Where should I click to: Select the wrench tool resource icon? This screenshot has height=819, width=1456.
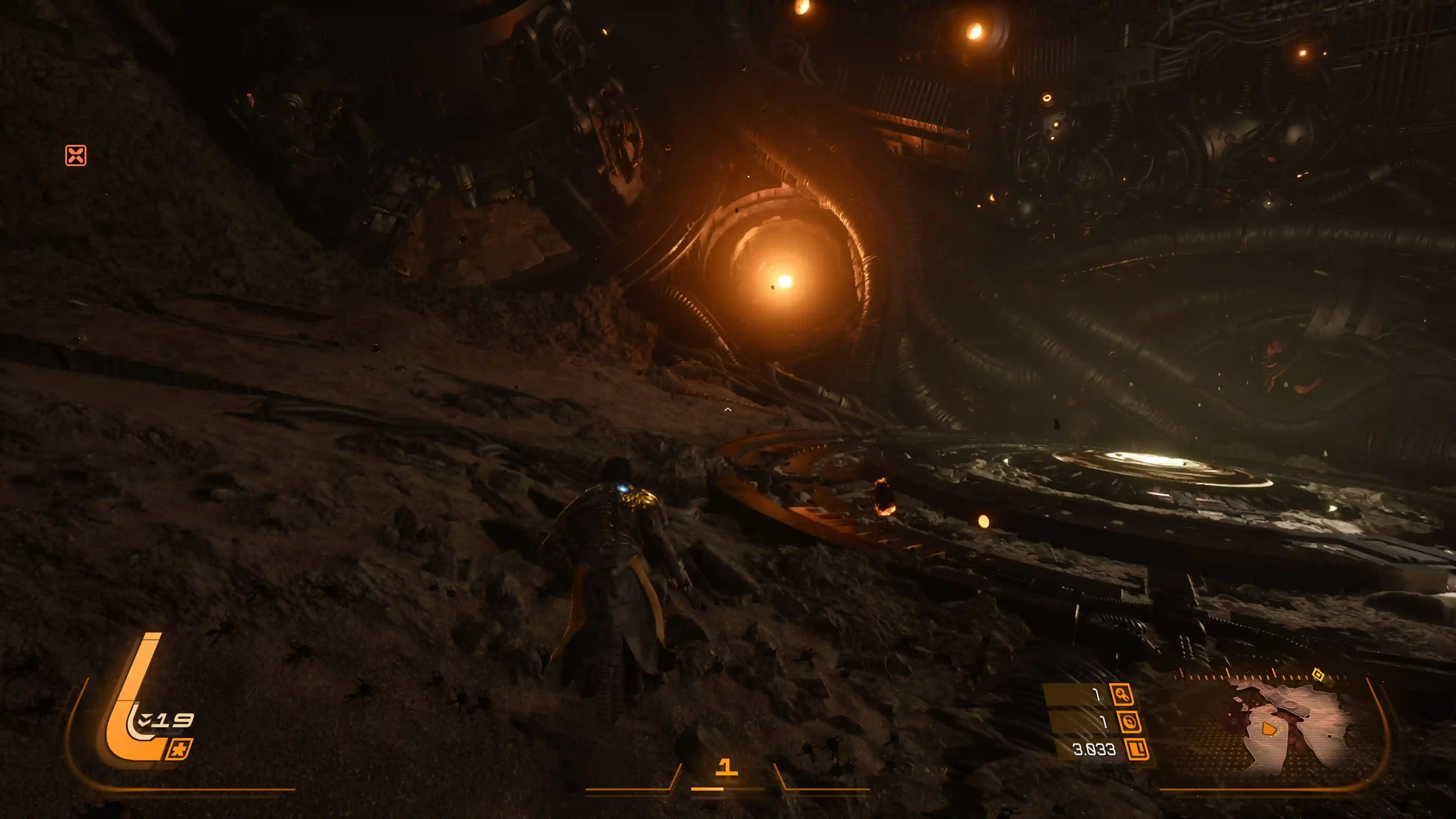1122,694
